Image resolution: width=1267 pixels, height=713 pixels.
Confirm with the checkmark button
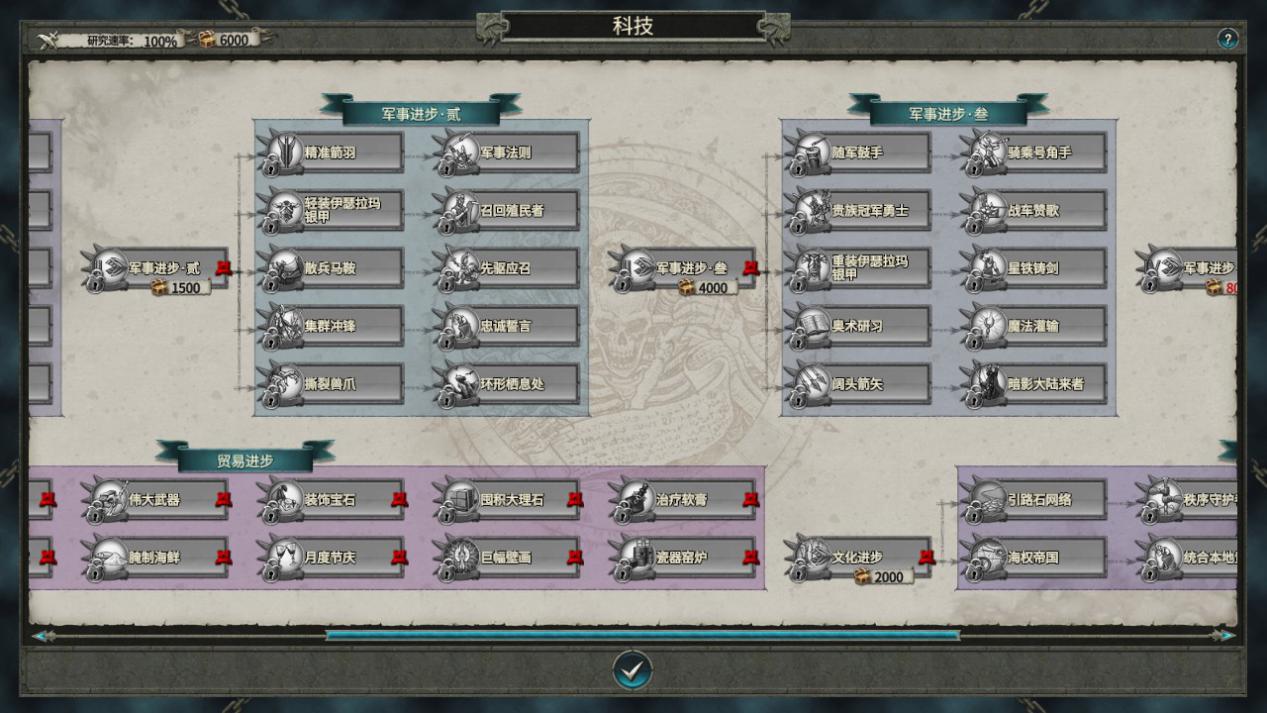632,670
